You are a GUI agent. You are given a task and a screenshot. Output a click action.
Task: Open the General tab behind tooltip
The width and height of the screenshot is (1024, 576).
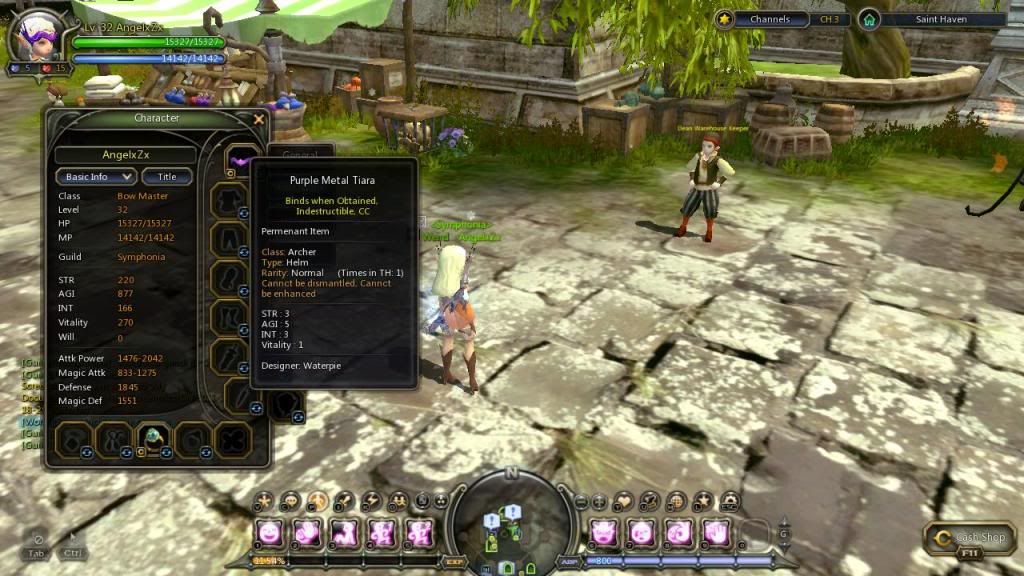(x=300, y=155)
